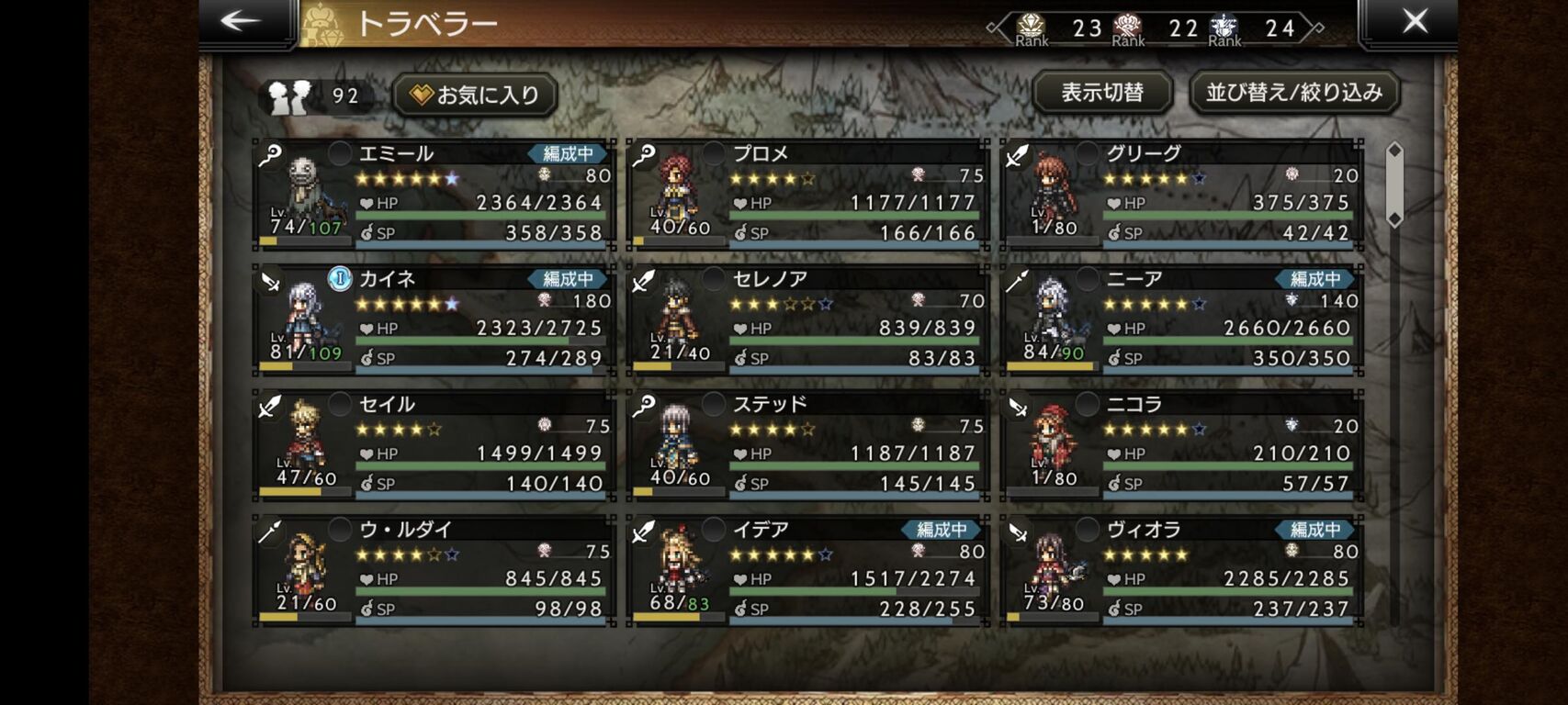Viewport: 1568px width, 705px height.
Task: Choose traveler ニコラ
Action: click(1181, 445)
